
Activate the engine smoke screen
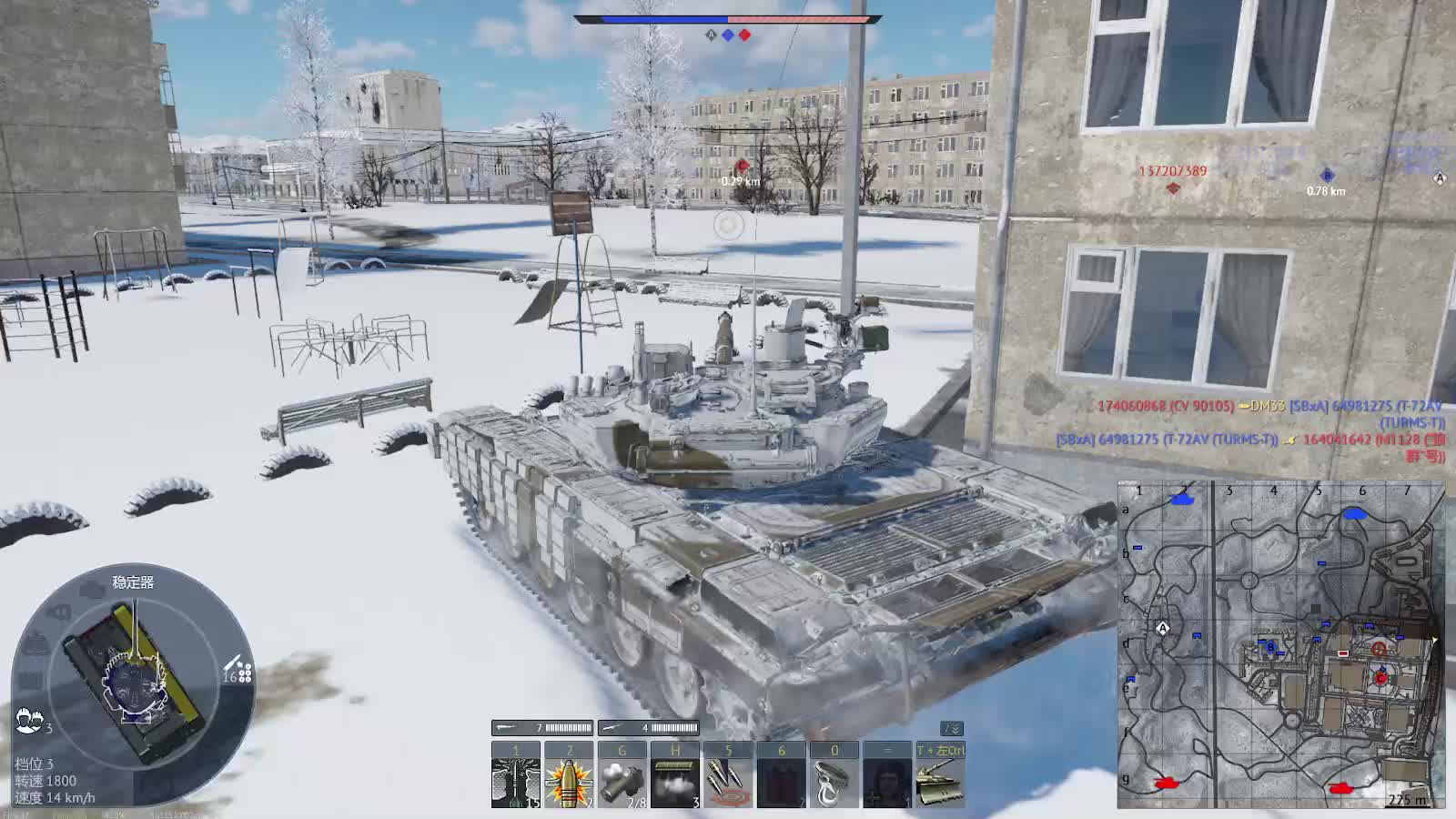pos(675,781)
